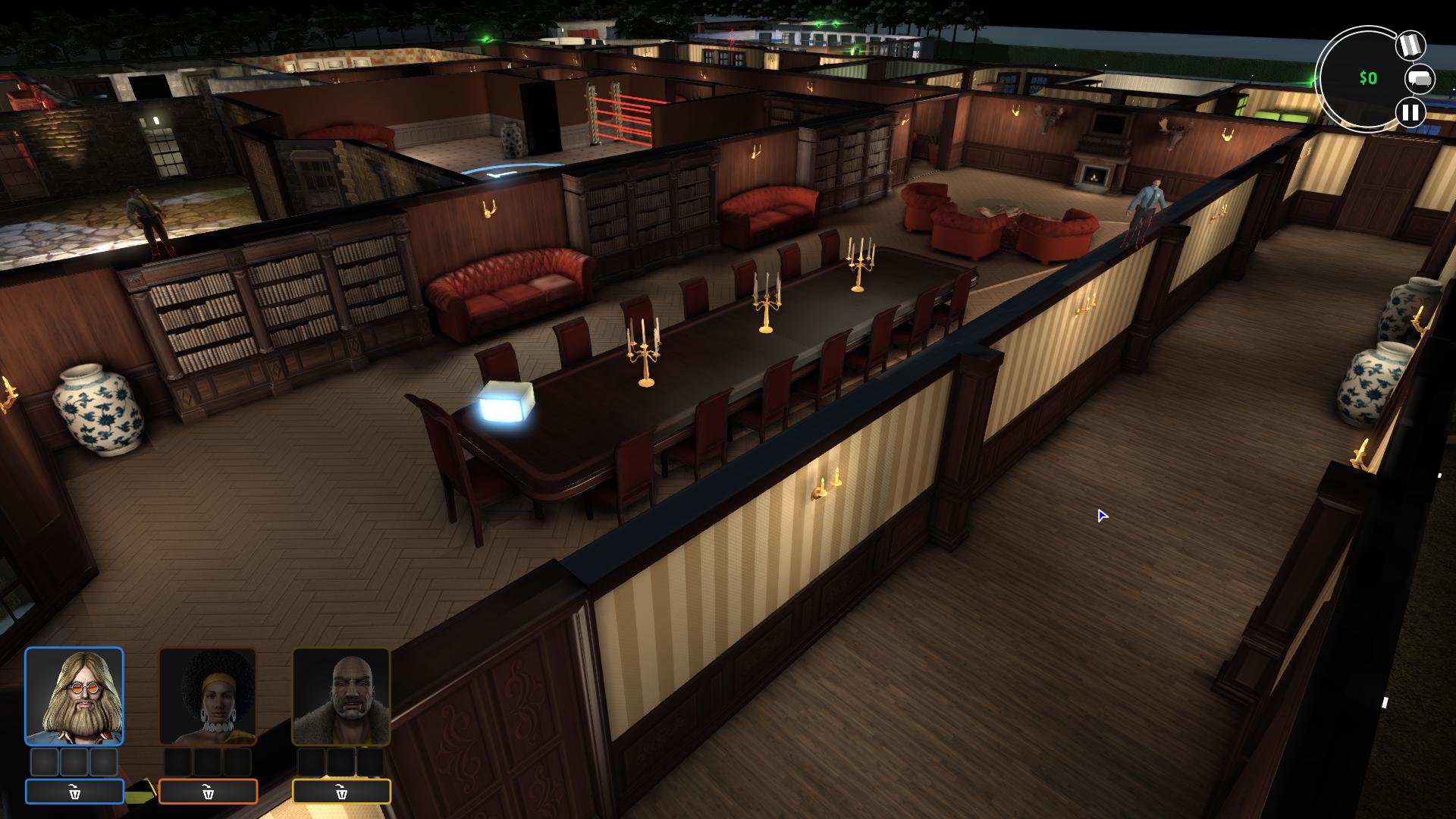The height and width of the screenshot is (819, 1456).
Task: Select the afro-haired woman character portrait
Action: click(x=208, y=696)
